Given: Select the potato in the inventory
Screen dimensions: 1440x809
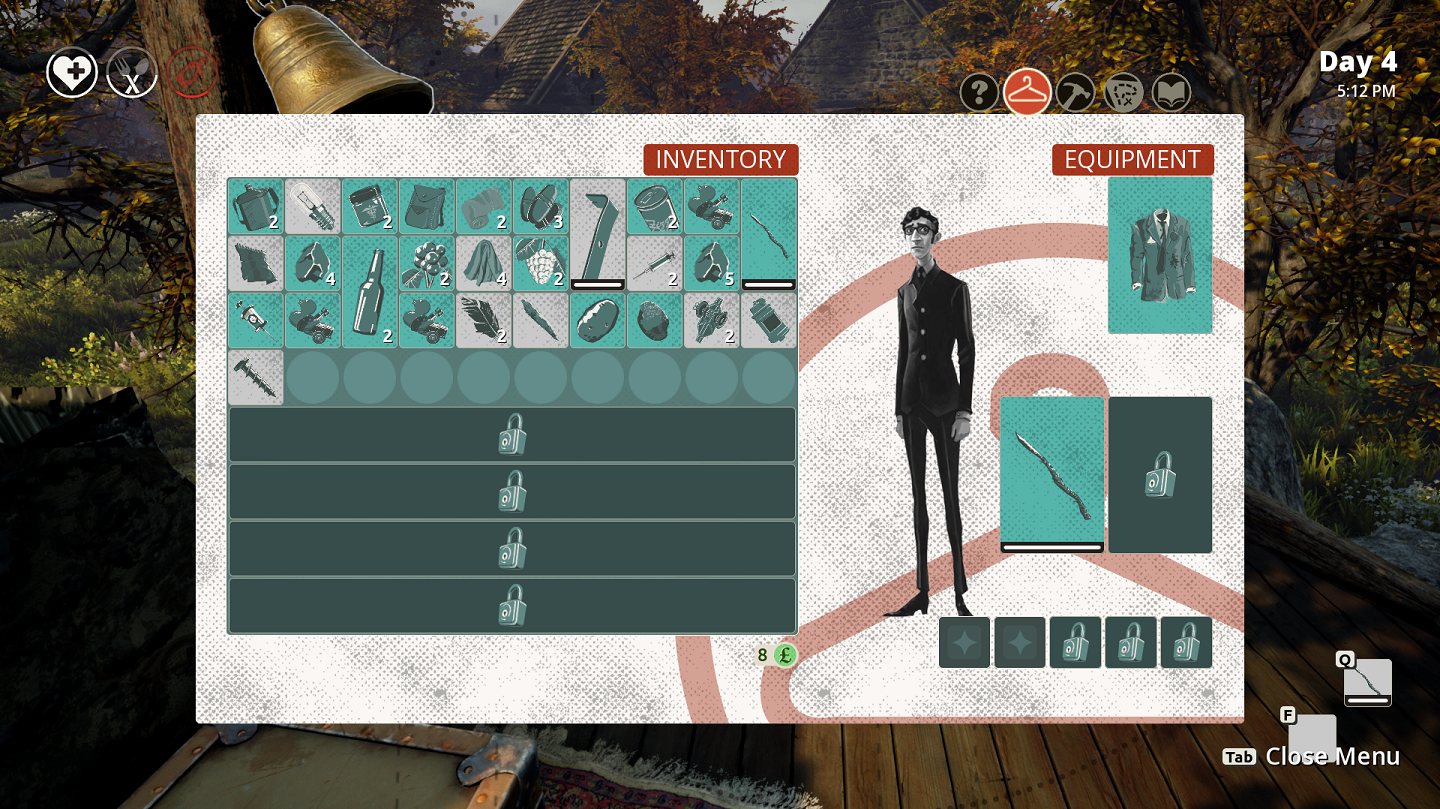Looking at the screenshot, I should [x=598, y=320].
